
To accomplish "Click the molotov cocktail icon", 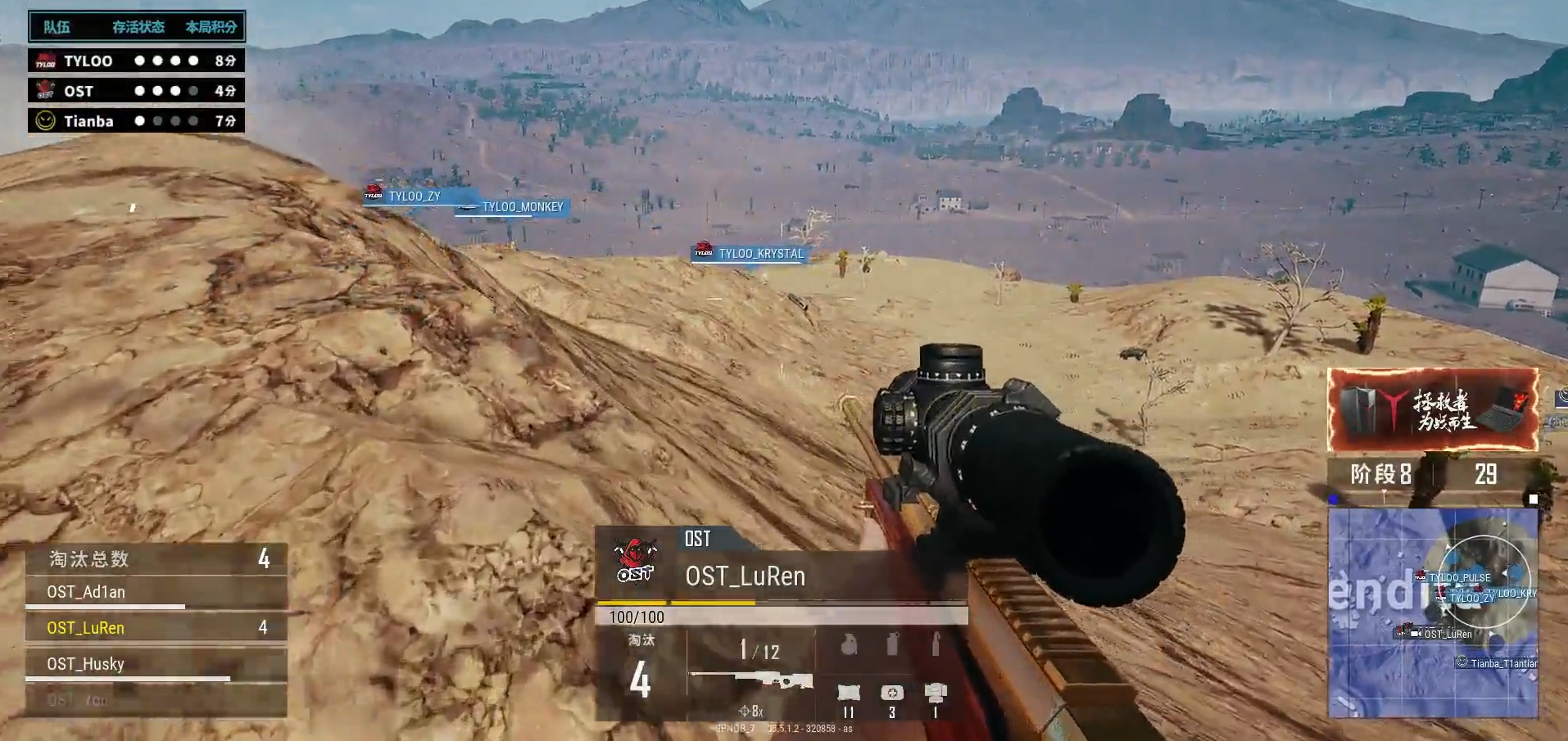I will (935, 644).
